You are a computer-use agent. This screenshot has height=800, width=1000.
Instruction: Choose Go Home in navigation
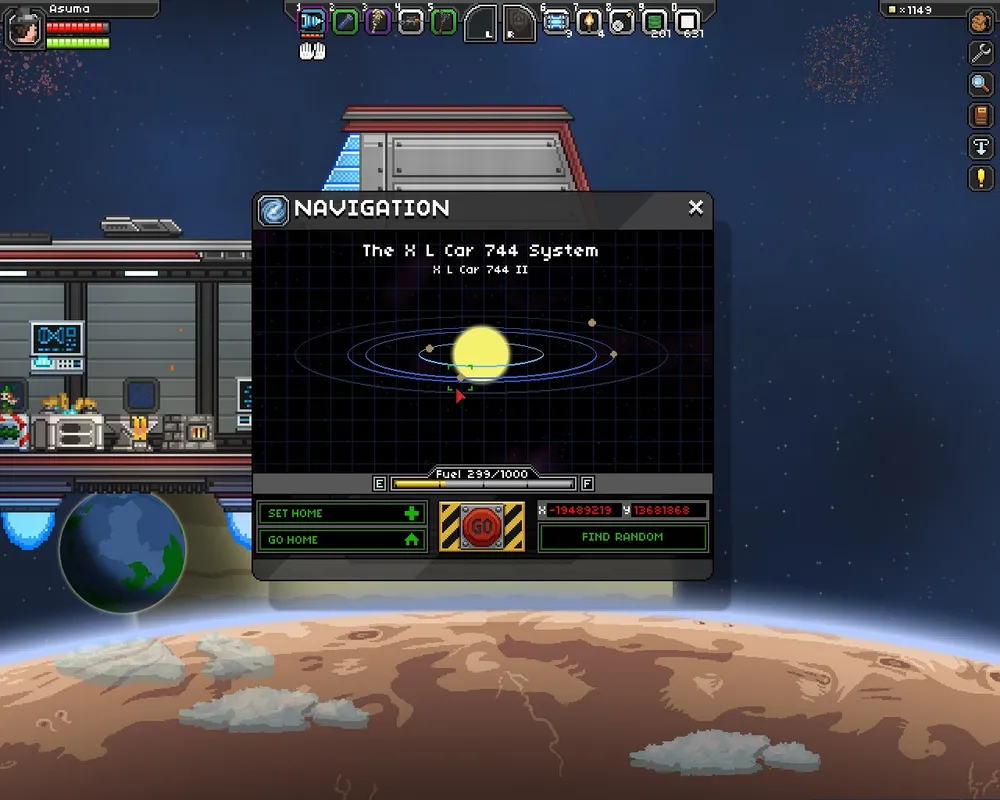pos(342,539)
